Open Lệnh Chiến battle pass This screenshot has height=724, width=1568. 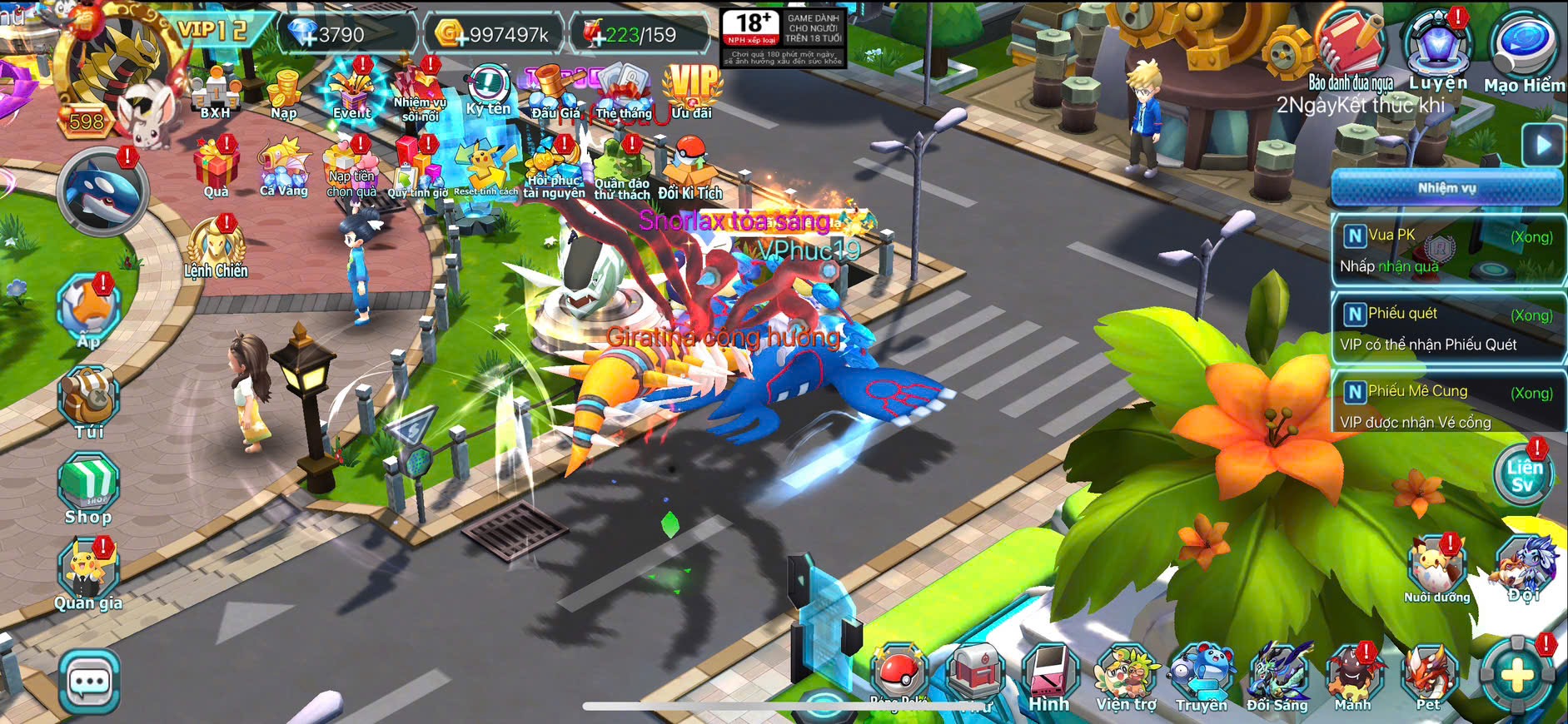pos(216,247)
